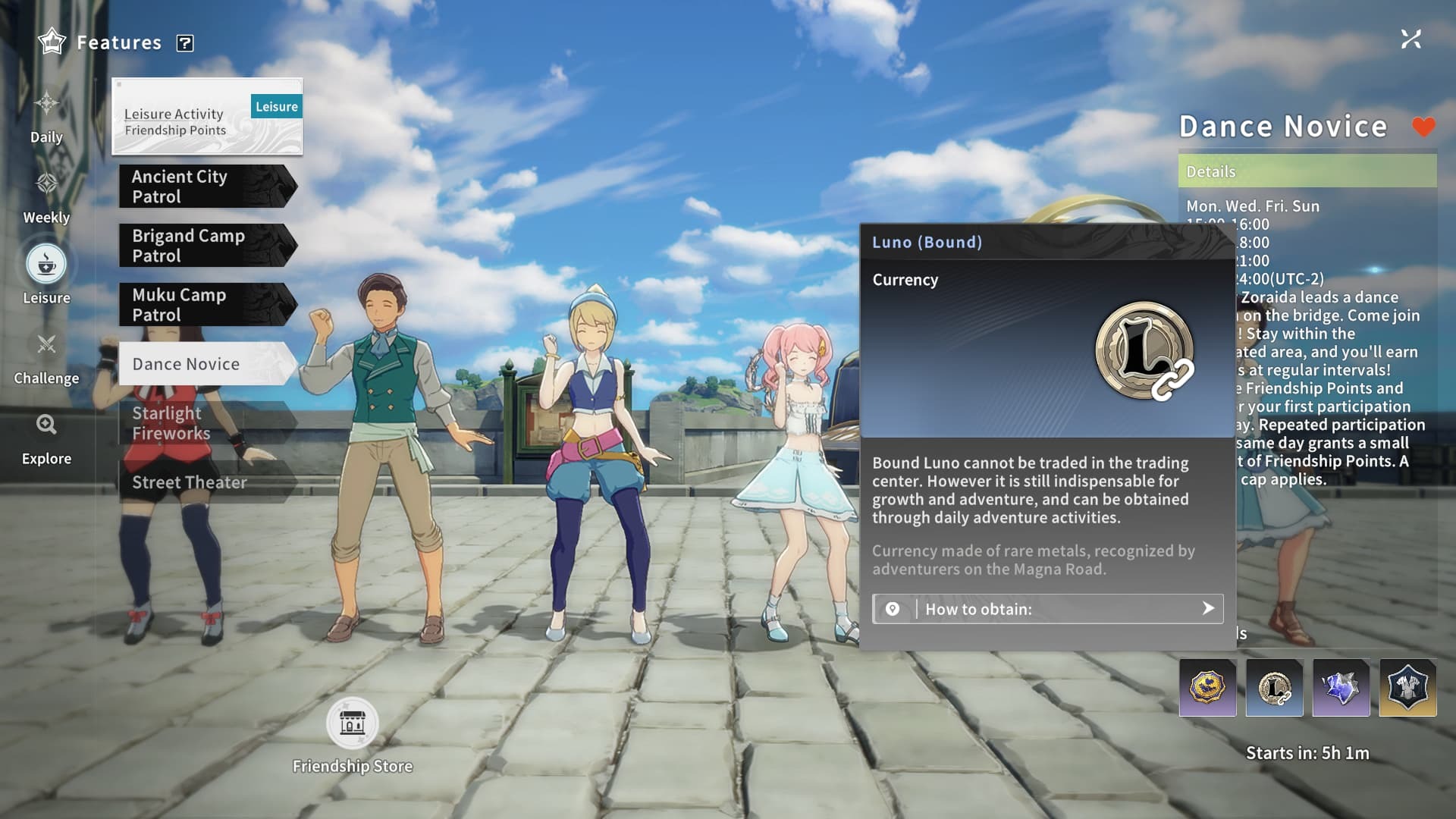Screen dimensions: 1456x819
Task: Open the Street Theater activity
Action: [x=206, y=482]
